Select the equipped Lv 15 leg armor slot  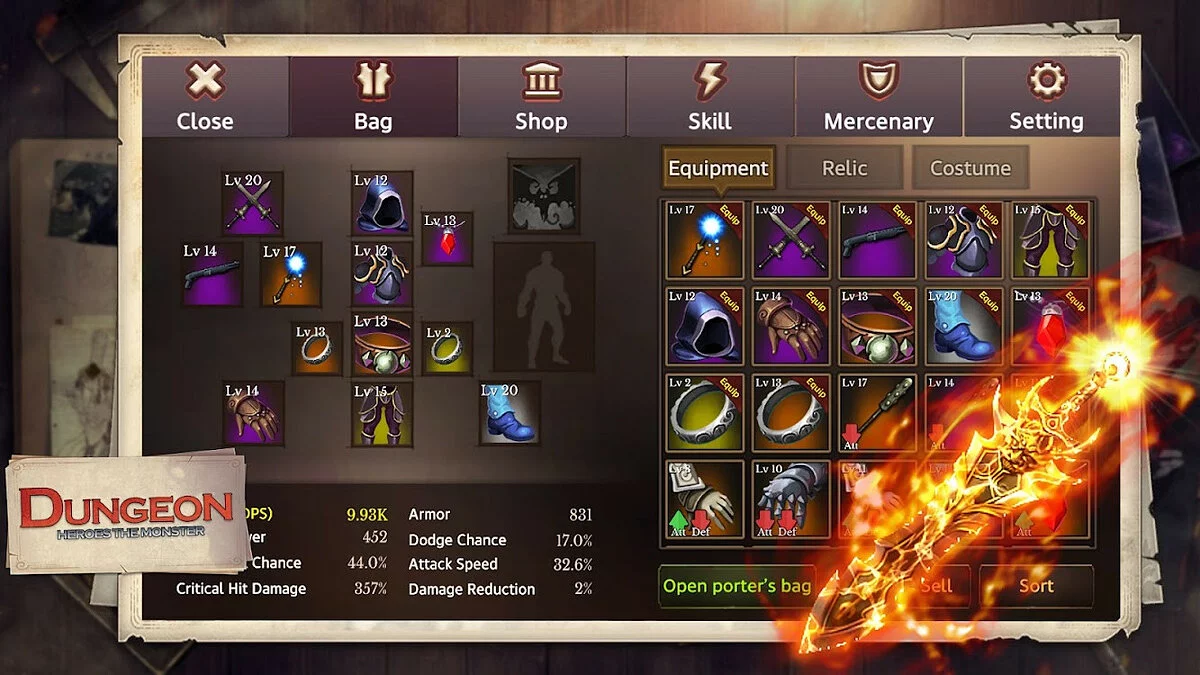(381, 414)
